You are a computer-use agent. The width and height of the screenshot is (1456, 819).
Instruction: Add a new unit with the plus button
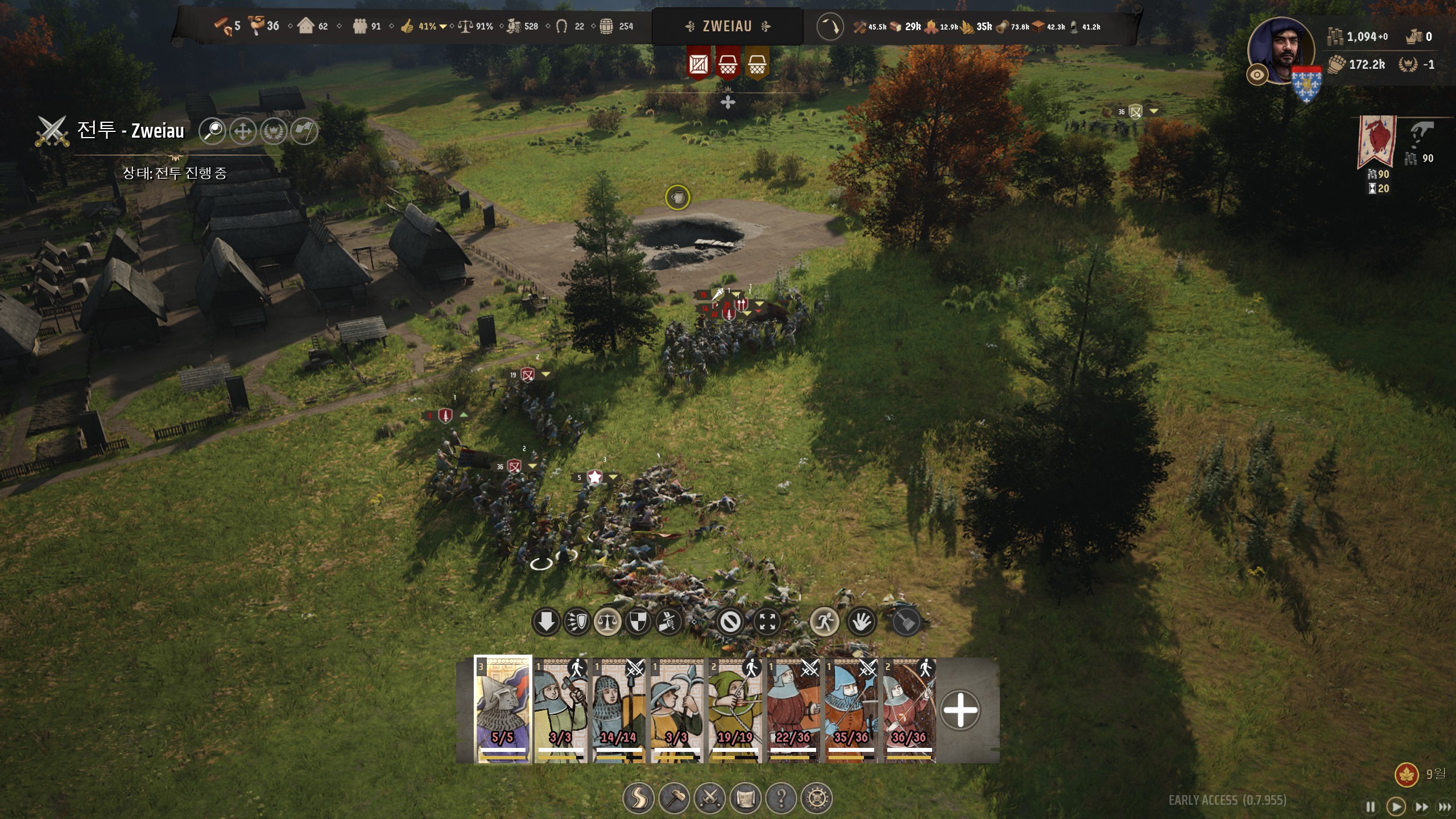click(960, 710)
